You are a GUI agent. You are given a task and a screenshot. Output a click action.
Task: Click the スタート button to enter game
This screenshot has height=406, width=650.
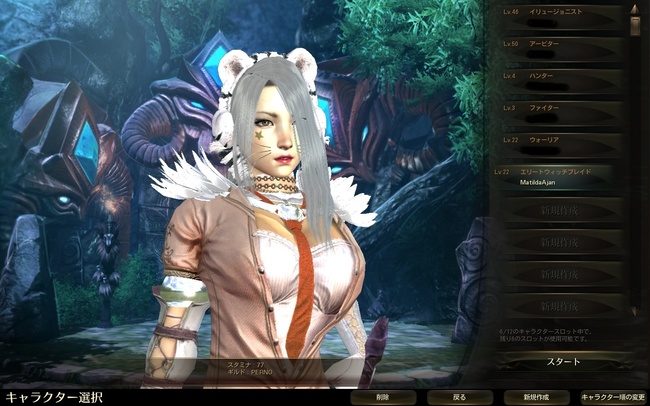[562, 361]
